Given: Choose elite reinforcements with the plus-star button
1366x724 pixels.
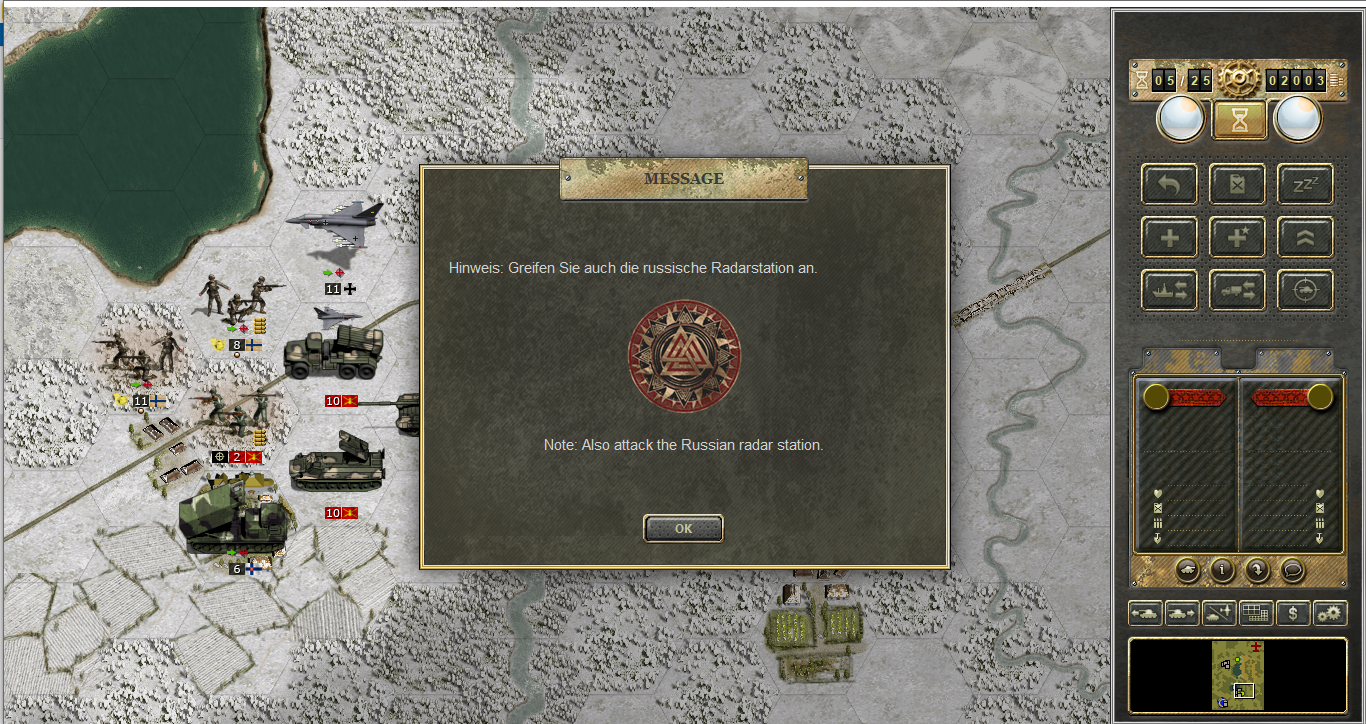Looking at the screenshot, I should (1237, 237).
